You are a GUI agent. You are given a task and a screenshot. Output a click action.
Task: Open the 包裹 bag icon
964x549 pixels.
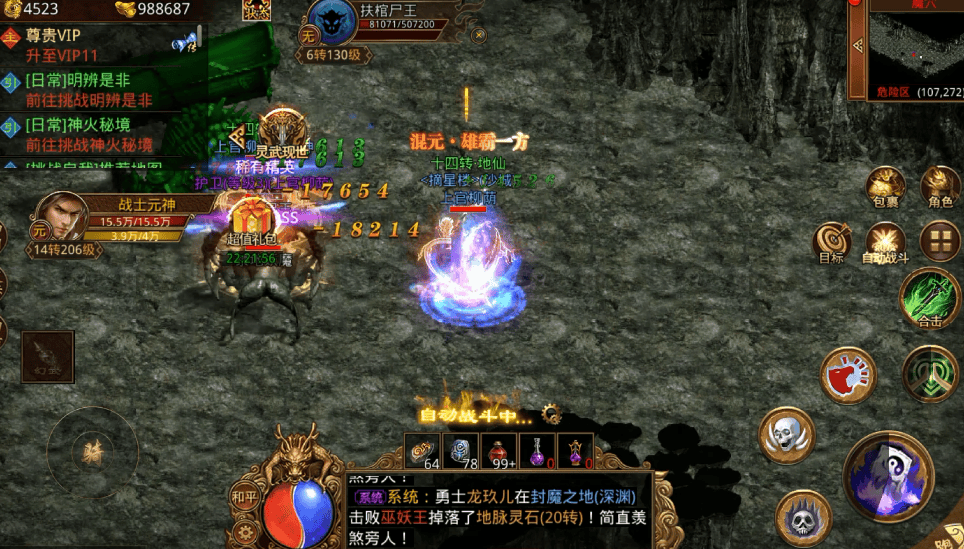tap(886, 188)
